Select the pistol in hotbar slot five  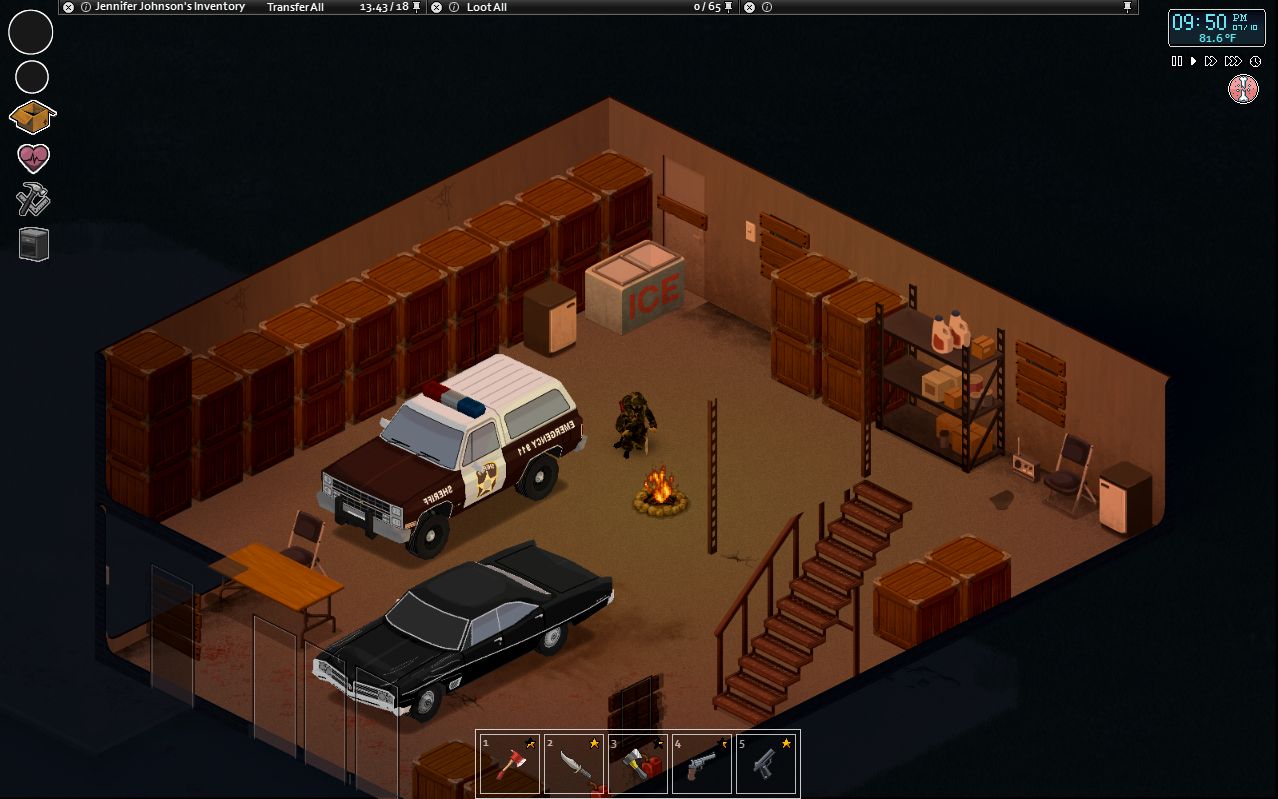point(766,764)
